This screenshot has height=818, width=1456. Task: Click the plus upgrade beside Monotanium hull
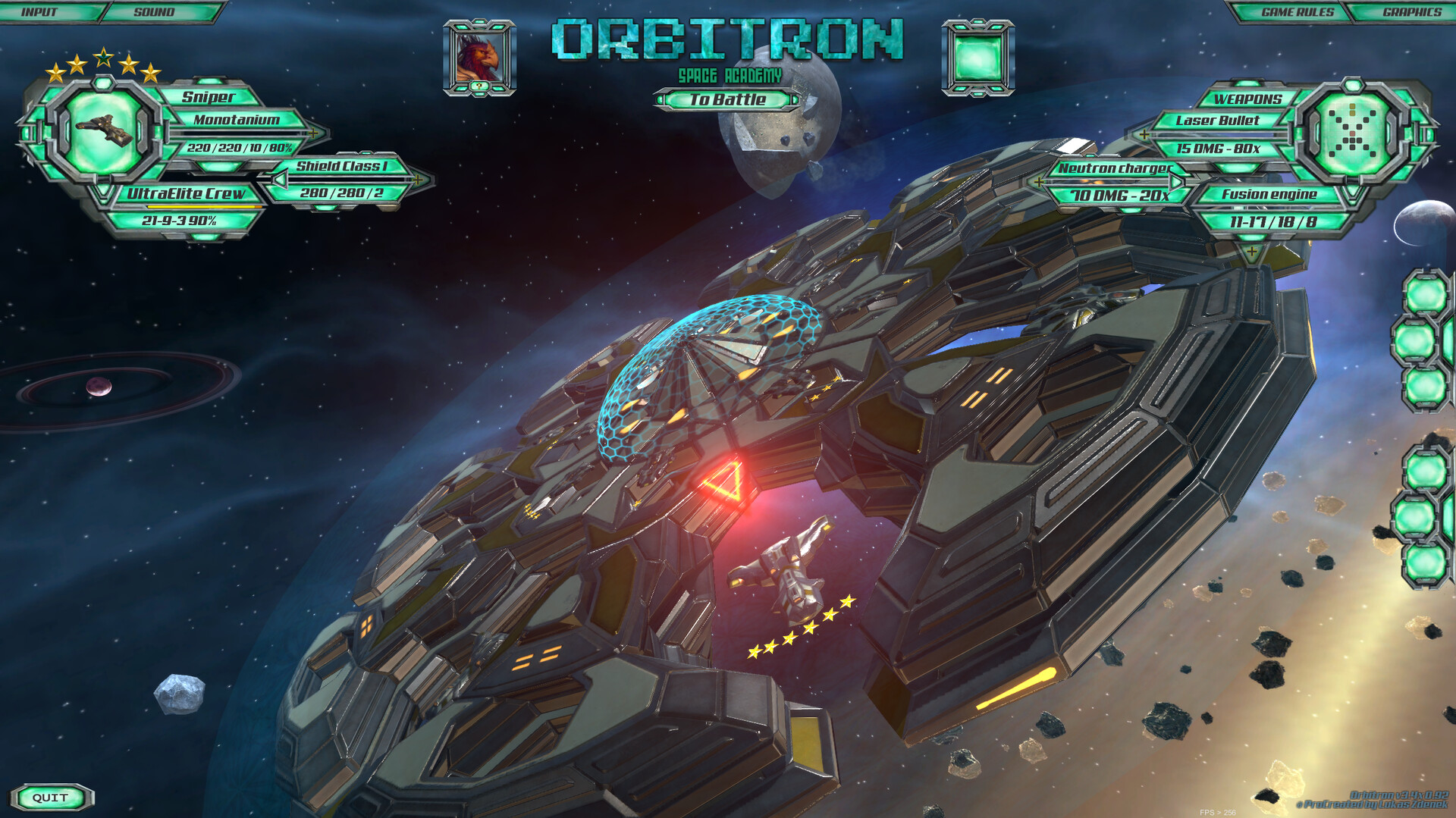click(312, 133)
